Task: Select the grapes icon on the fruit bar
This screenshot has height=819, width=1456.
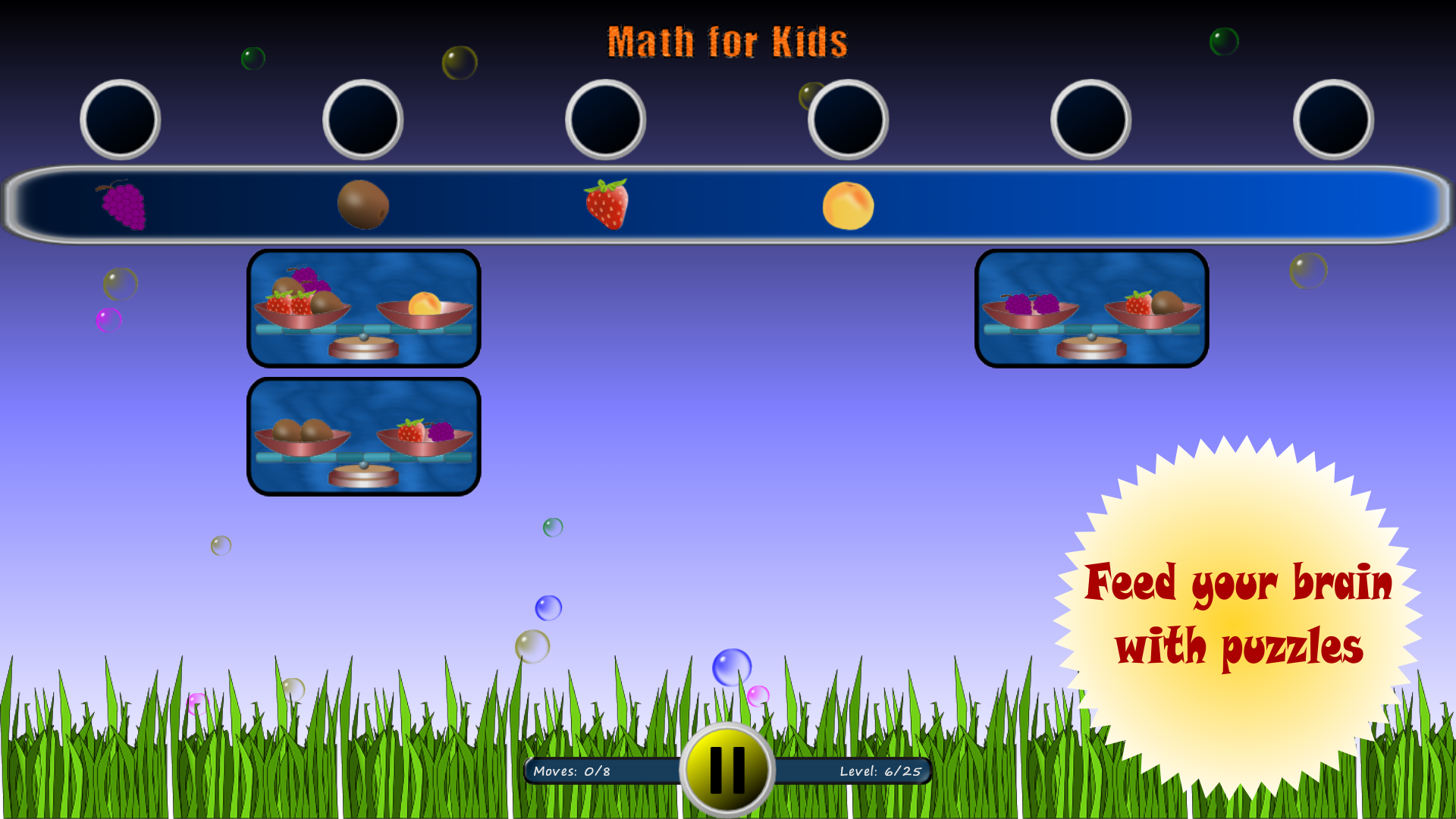Action: pyautogui.click(x=121, y=203)
